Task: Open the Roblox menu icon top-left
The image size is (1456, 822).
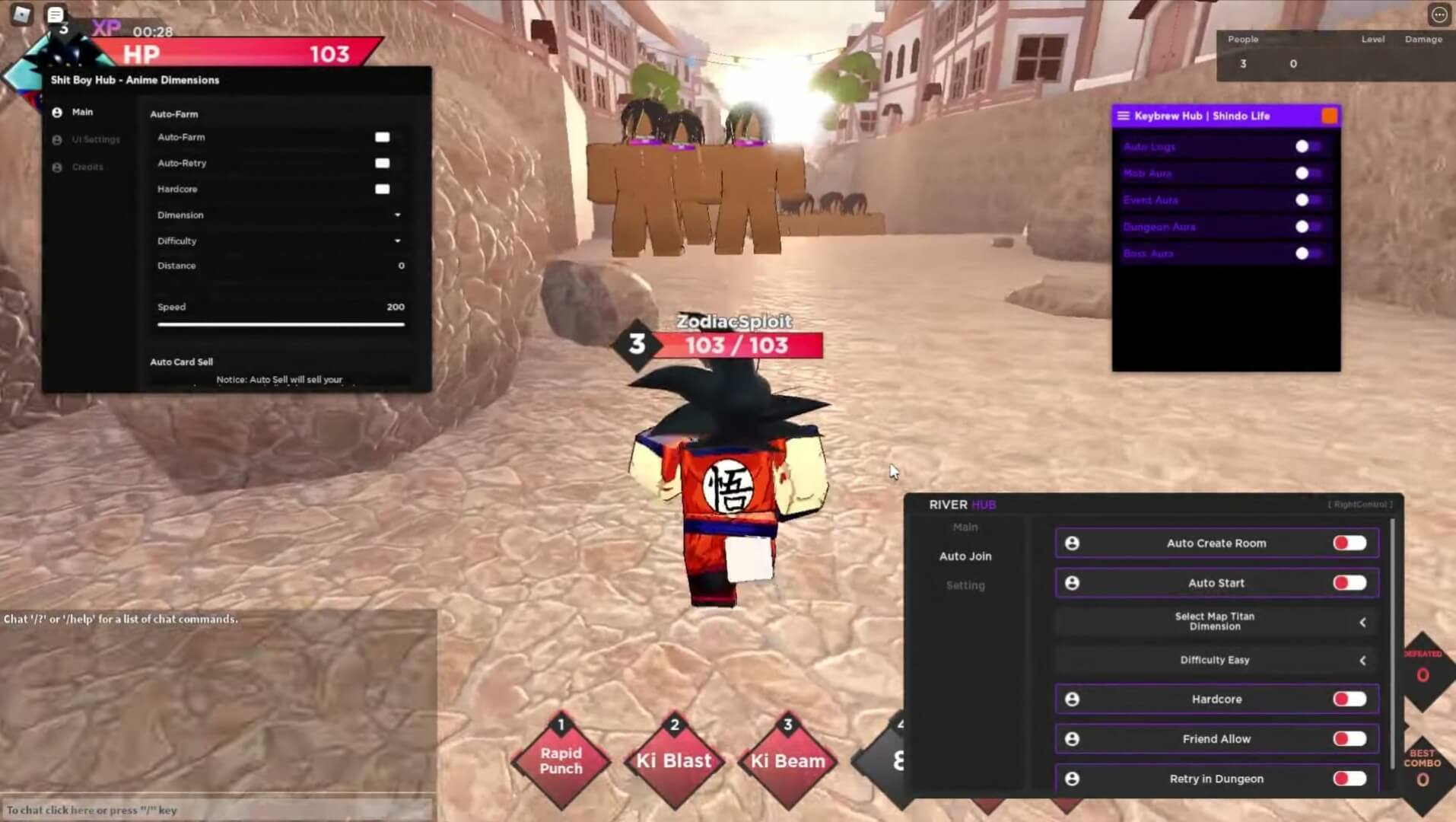Action: tap(21, 14)
